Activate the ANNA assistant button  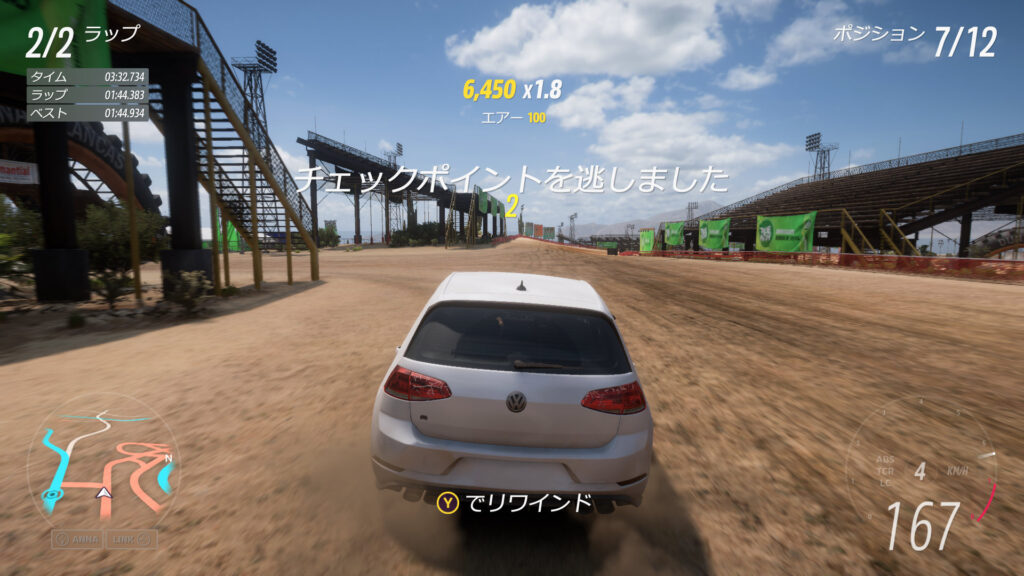click(x=78, y=538)
